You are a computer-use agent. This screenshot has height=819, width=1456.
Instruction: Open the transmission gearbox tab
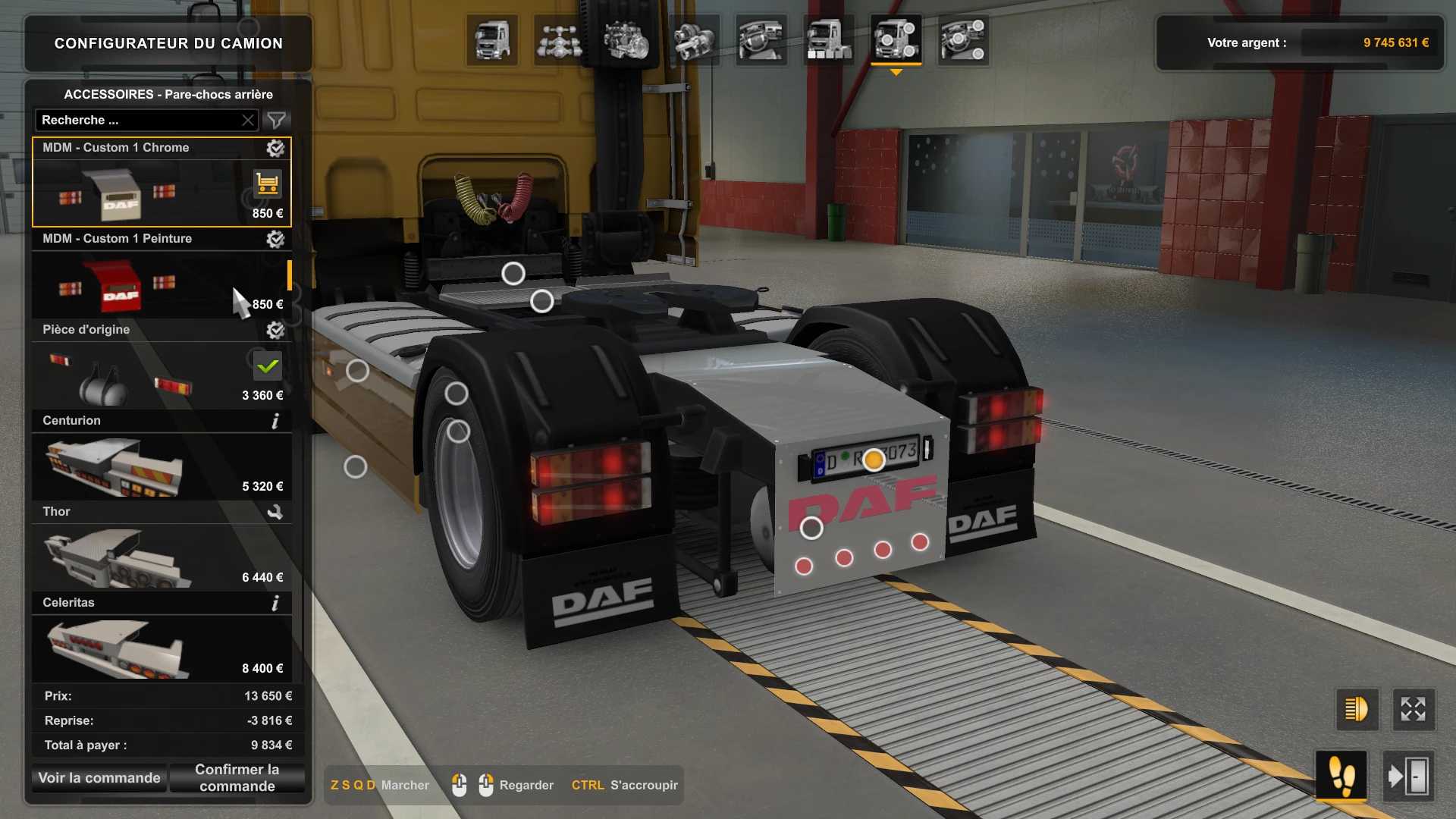[x=694, y=39]
